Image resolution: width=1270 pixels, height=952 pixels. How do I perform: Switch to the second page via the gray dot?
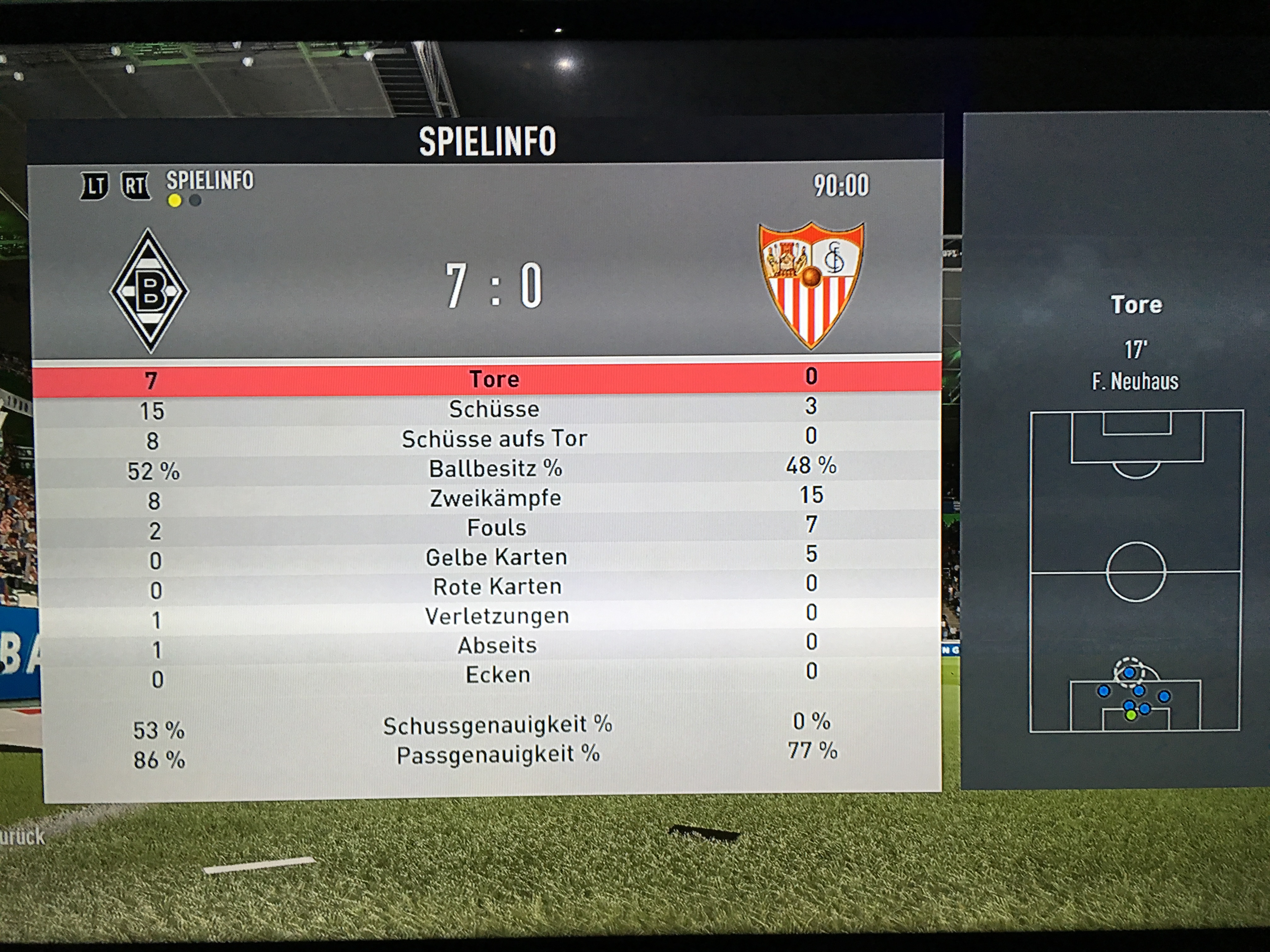click(195, 201)
